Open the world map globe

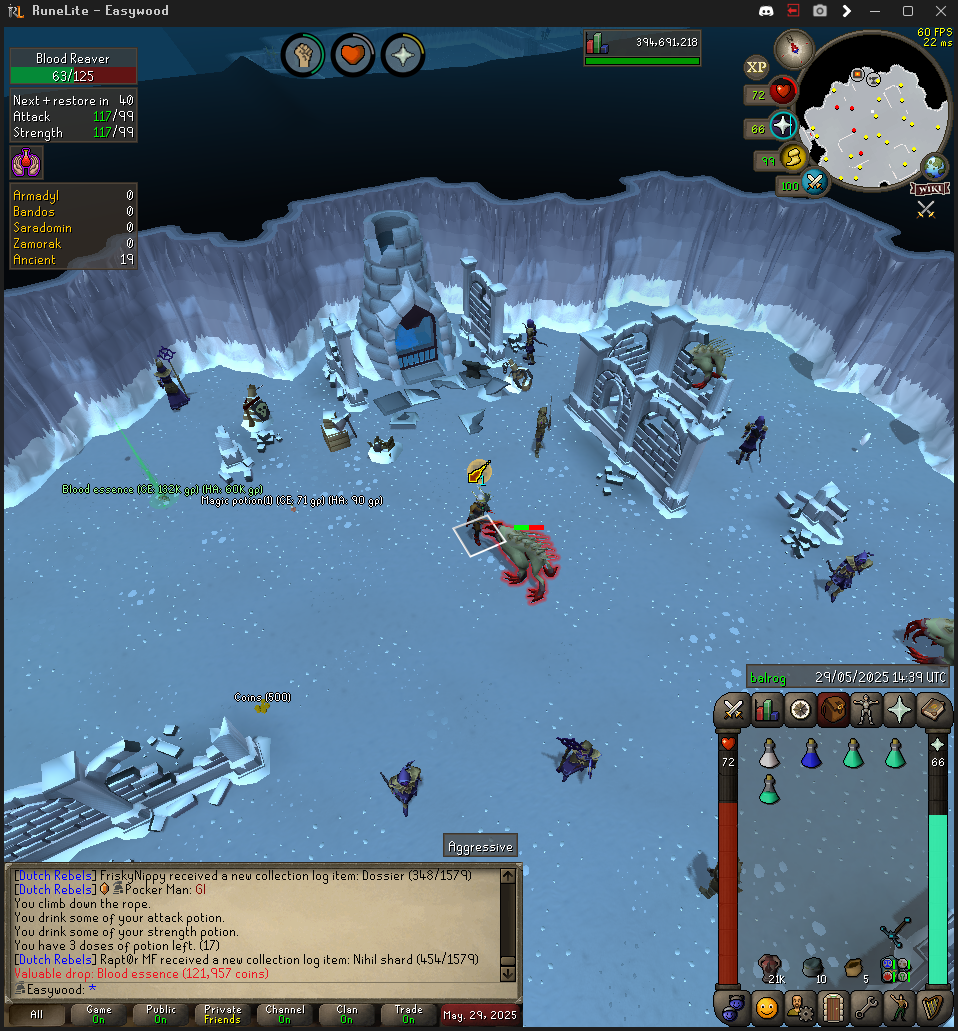pyautogui.click(x=935, y=166)
